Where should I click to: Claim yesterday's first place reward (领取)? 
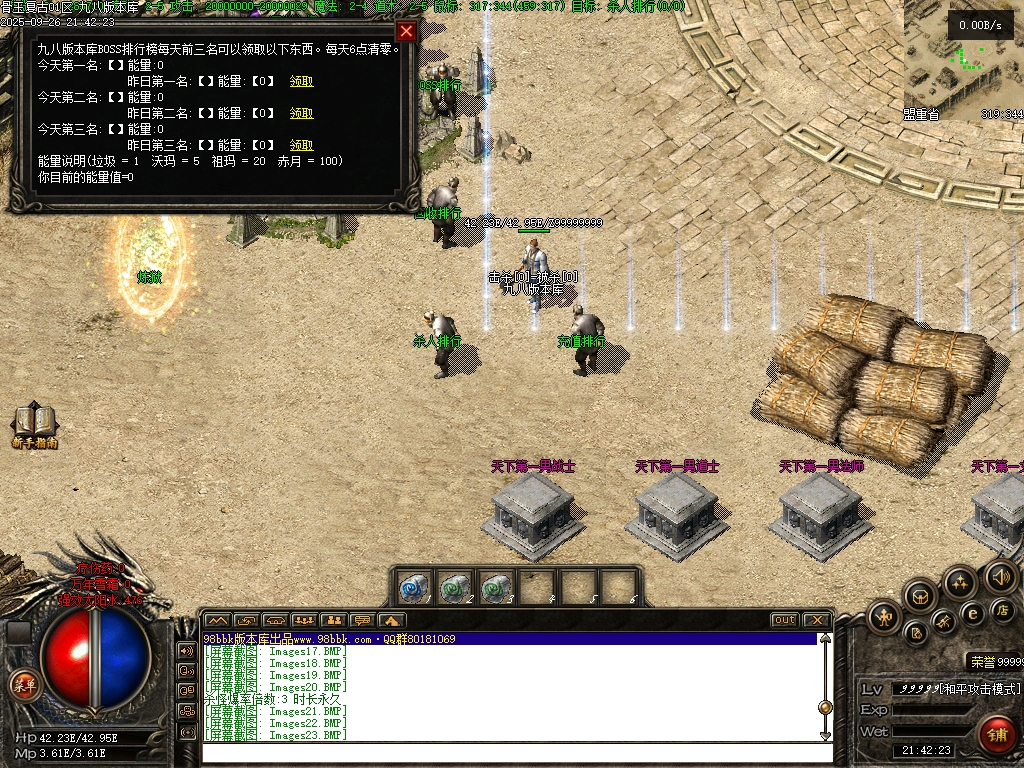pyautogui.click(x=301, y=82)
